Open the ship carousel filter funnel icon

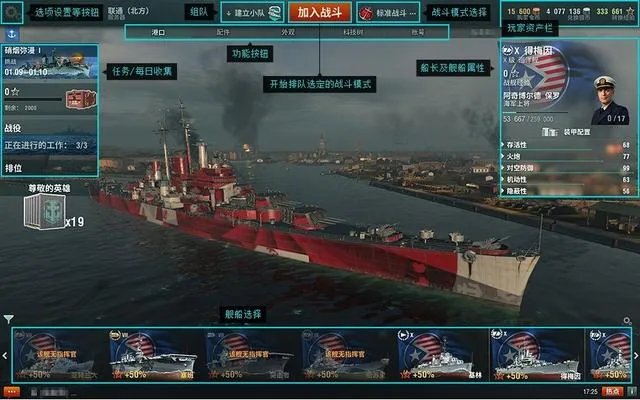(x=9, y=320)
